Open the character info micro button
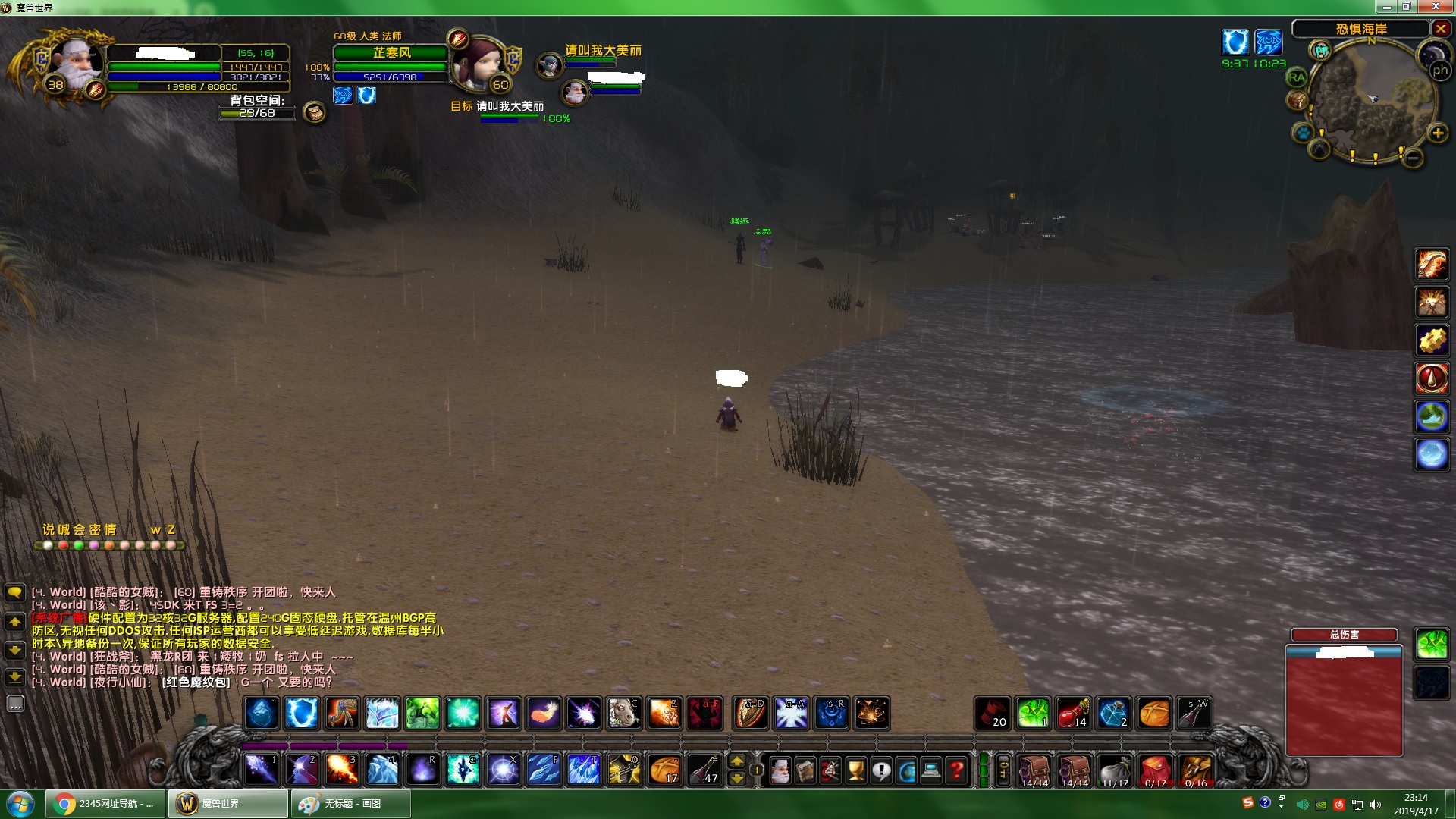This screenshot has height=819, width=1456. click(780, 770)
